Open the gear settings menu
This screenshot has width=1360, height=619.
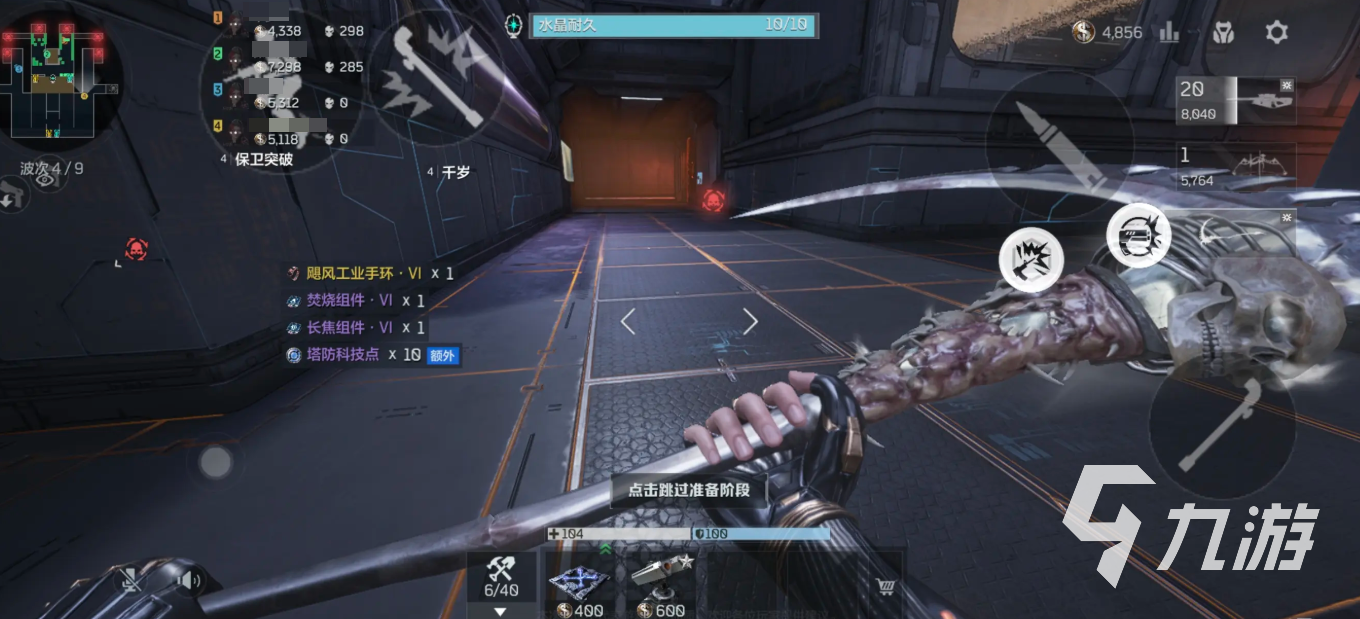pyautogui.click(x=1276, y=32)
